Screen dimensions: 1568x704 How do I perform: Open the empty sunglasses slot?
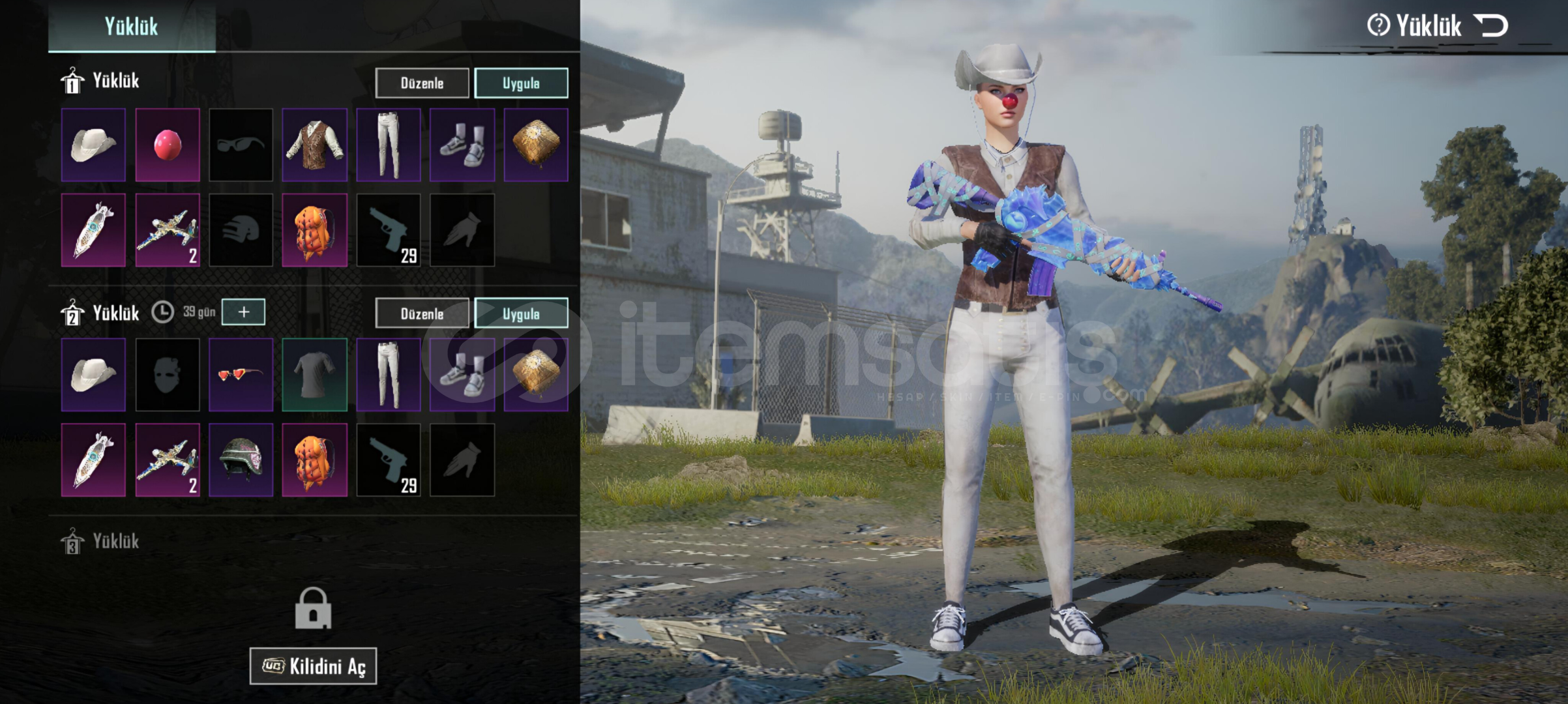(x=241, y=145)
